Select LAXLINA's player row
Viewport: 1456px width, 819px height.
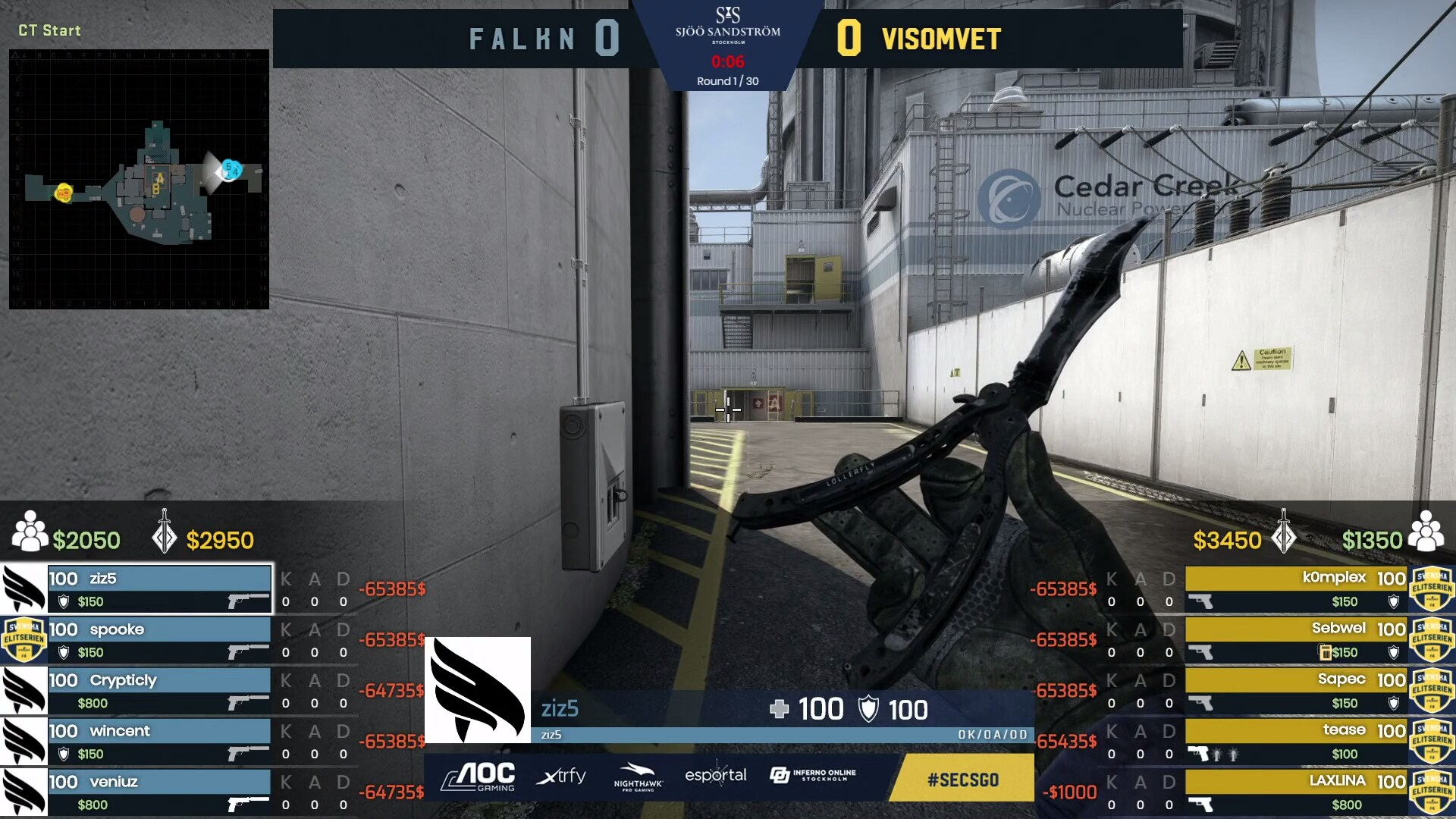point(1296,792)
